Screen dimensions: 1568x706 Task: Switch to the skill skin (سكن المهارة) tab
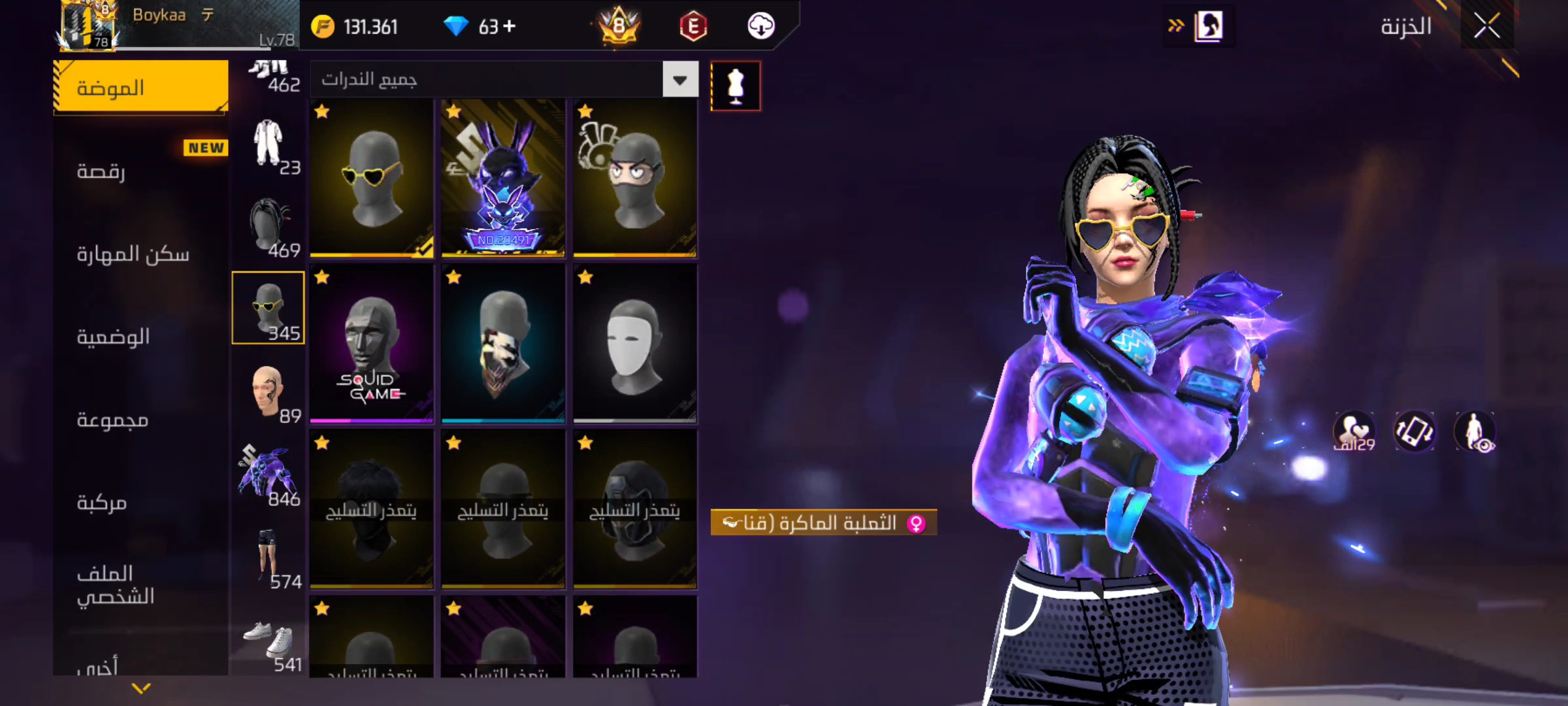pos(133,254)
